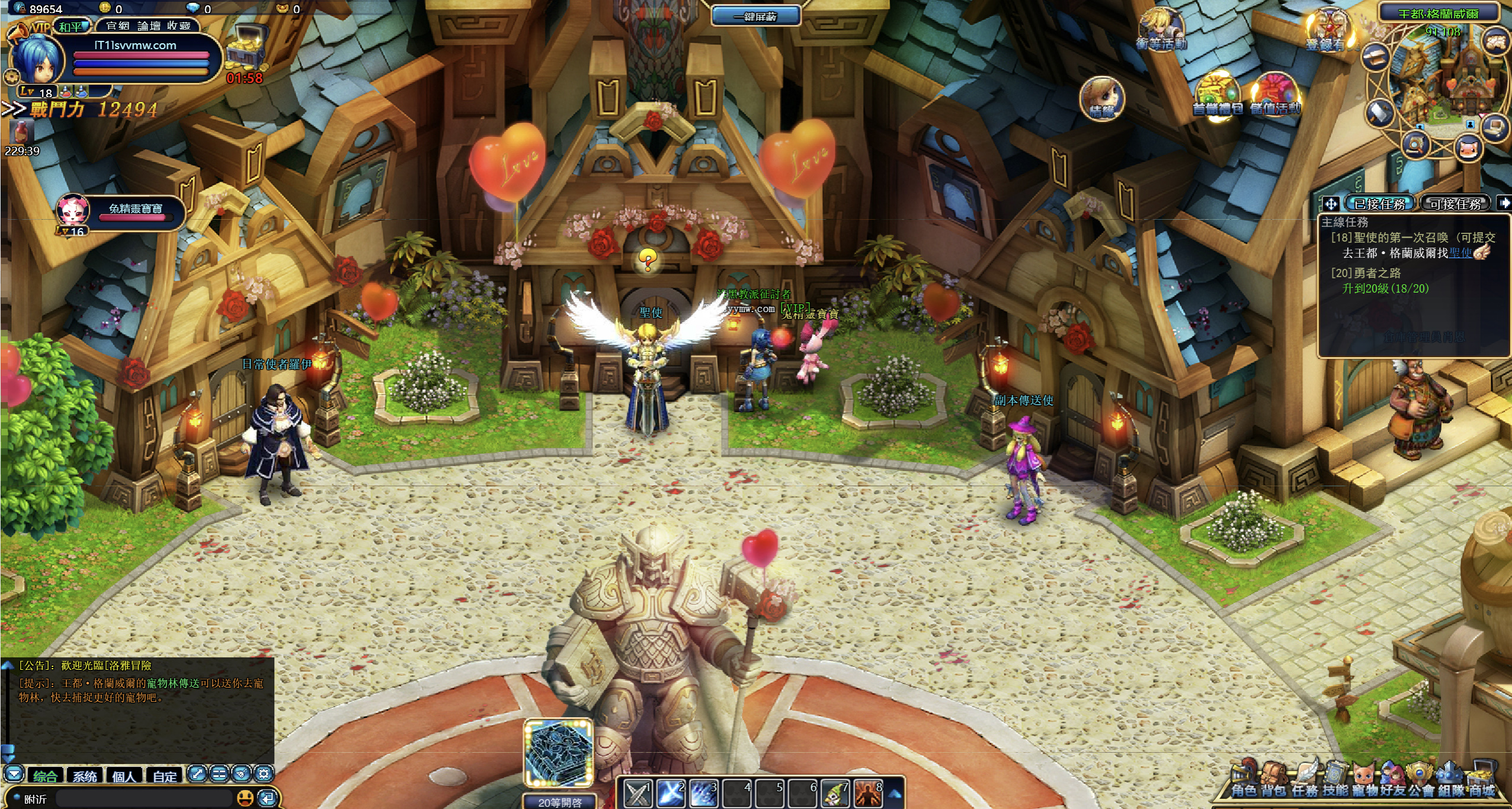Open the chat emoji smiley picker
This screenshot has height=809, width=1512.
tap(245, 798)
